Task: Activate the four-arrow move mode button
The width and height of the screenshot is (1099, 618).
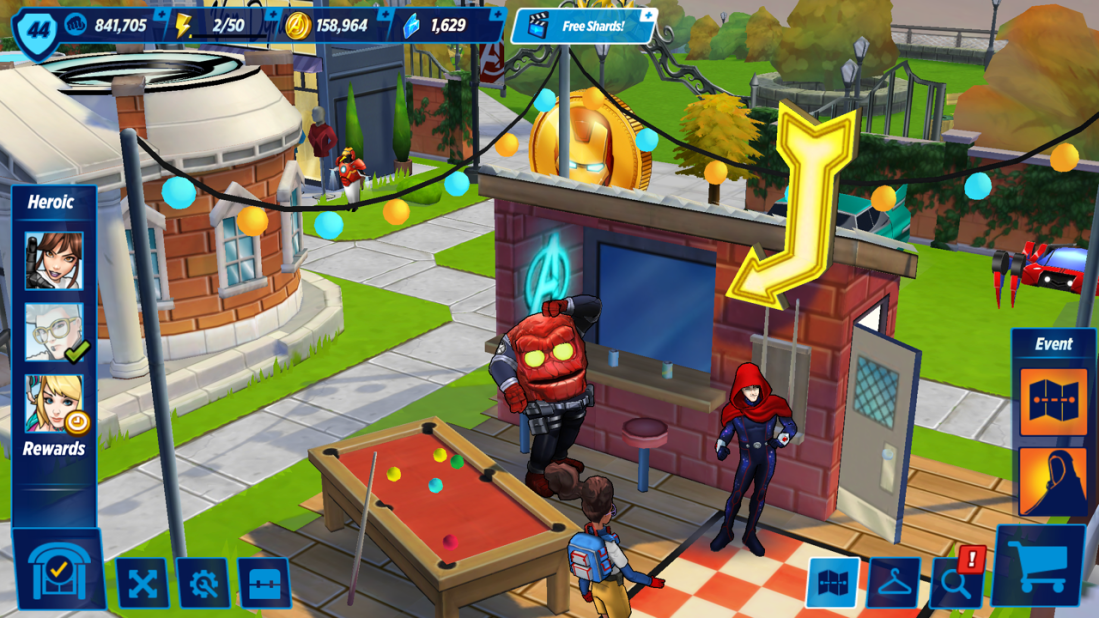Action: (142, 583)
